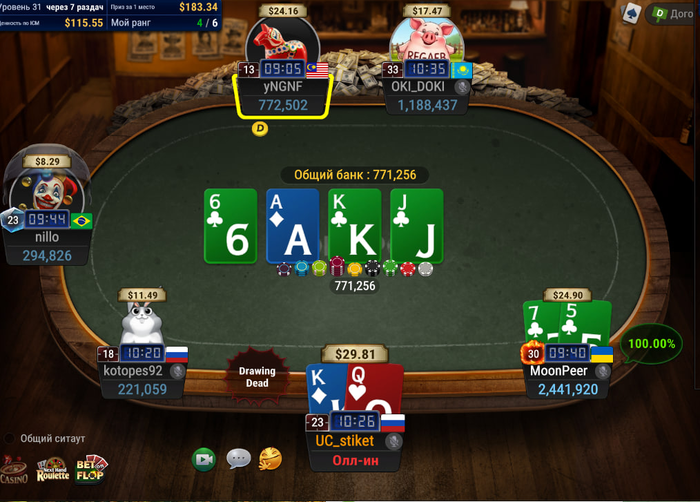Open nillo's player profile

(x=47, y=246)
